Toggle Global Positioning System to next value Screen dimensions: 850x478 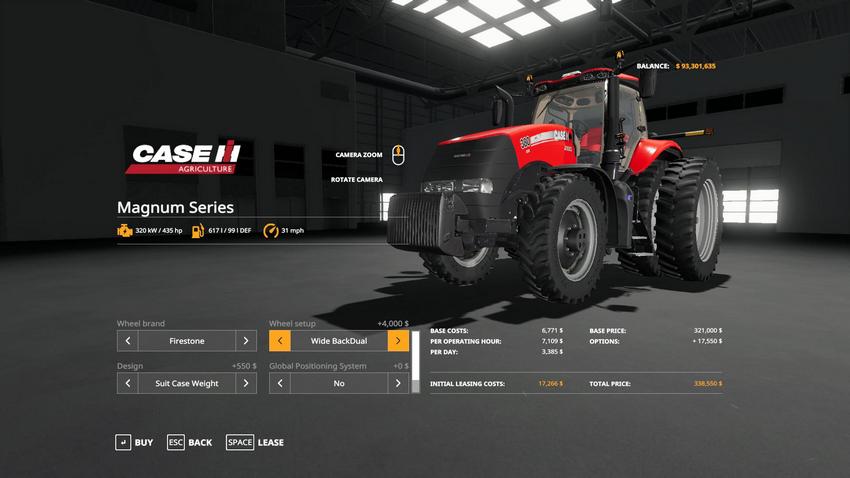398,383
